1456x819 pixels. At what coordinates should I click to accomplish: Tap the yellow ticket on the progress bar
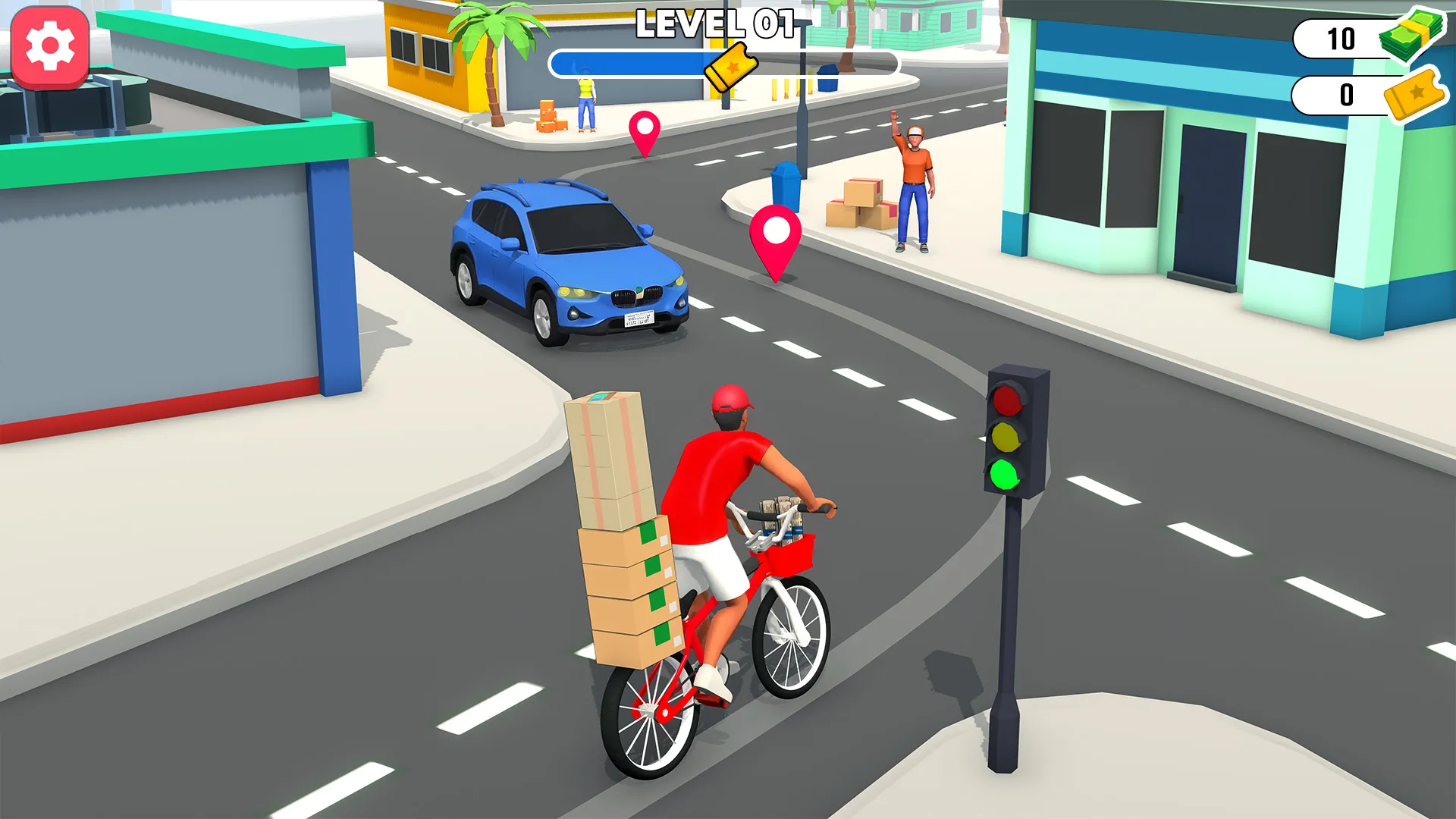(730, 67)
